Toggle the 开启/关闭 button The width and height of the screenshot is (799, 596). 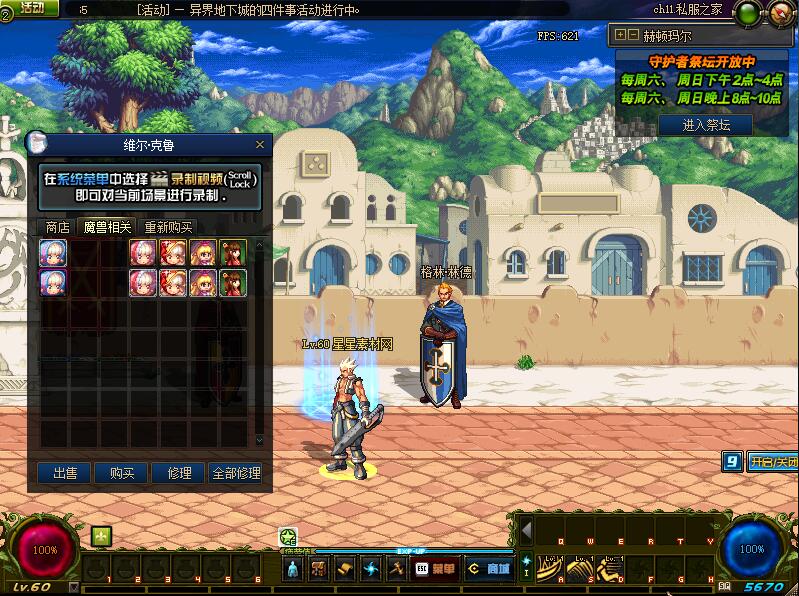pos(772,462)
